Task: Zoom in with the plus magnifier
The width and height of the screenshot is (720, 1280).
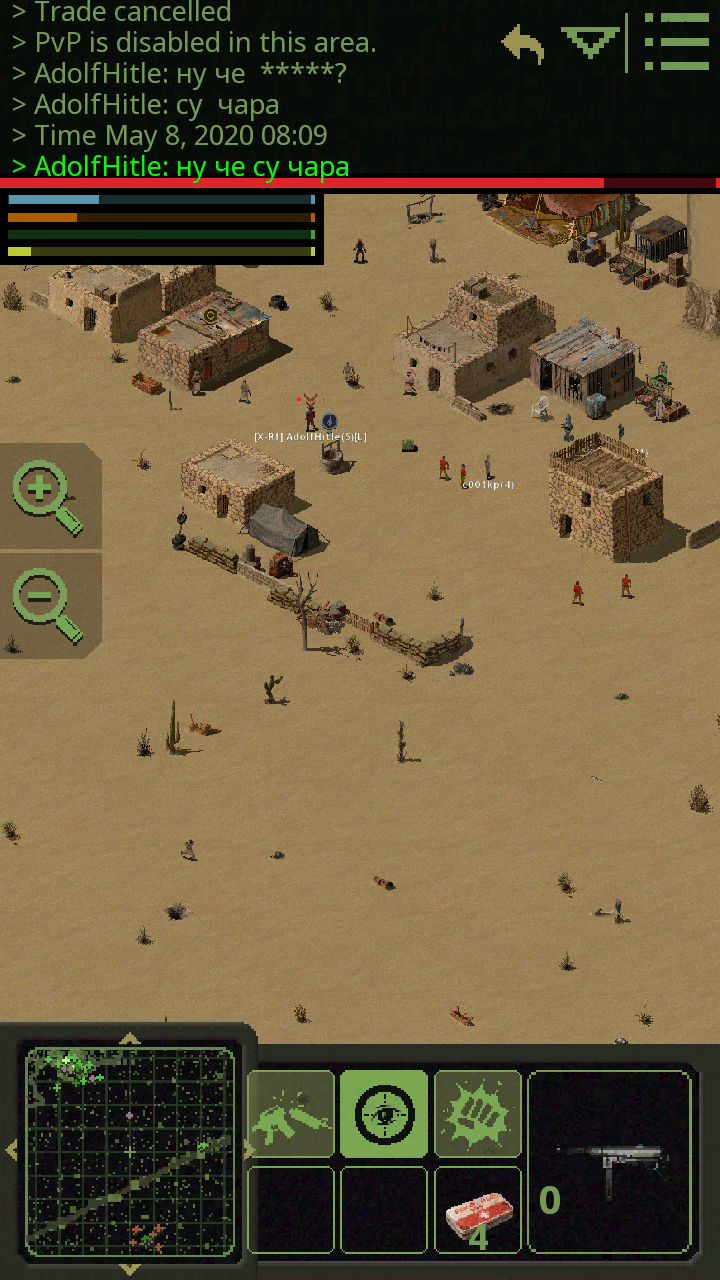Action: [46, 497]
